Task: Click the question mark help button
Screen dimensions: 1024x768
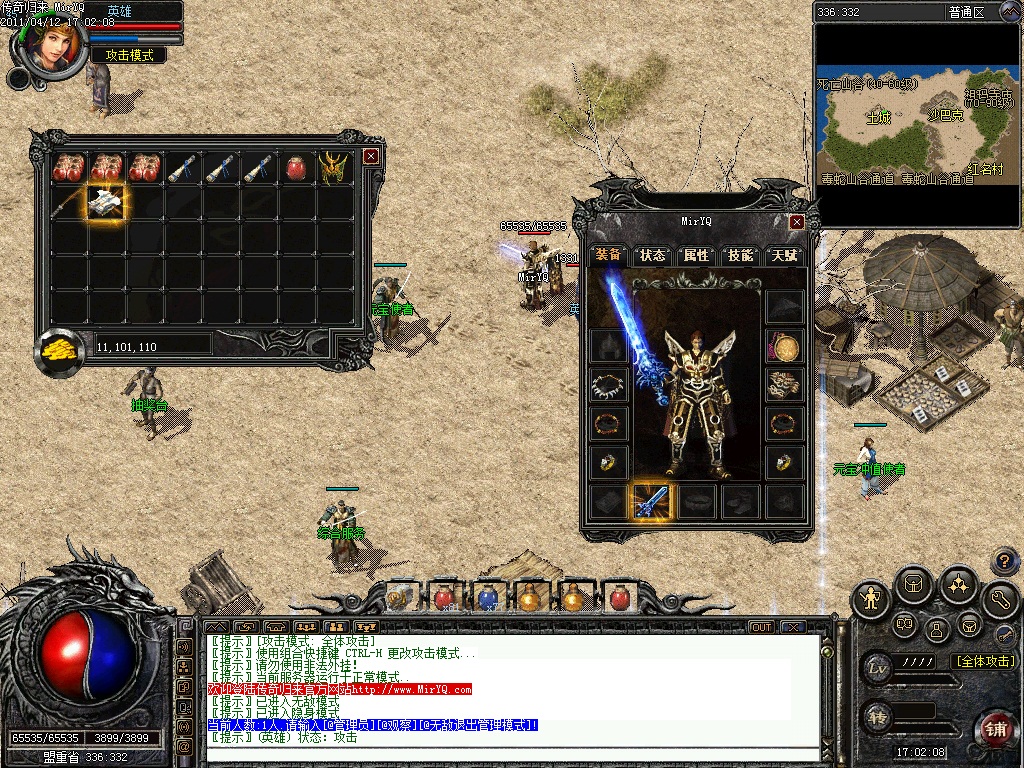Action: [x=1004, y=562]
